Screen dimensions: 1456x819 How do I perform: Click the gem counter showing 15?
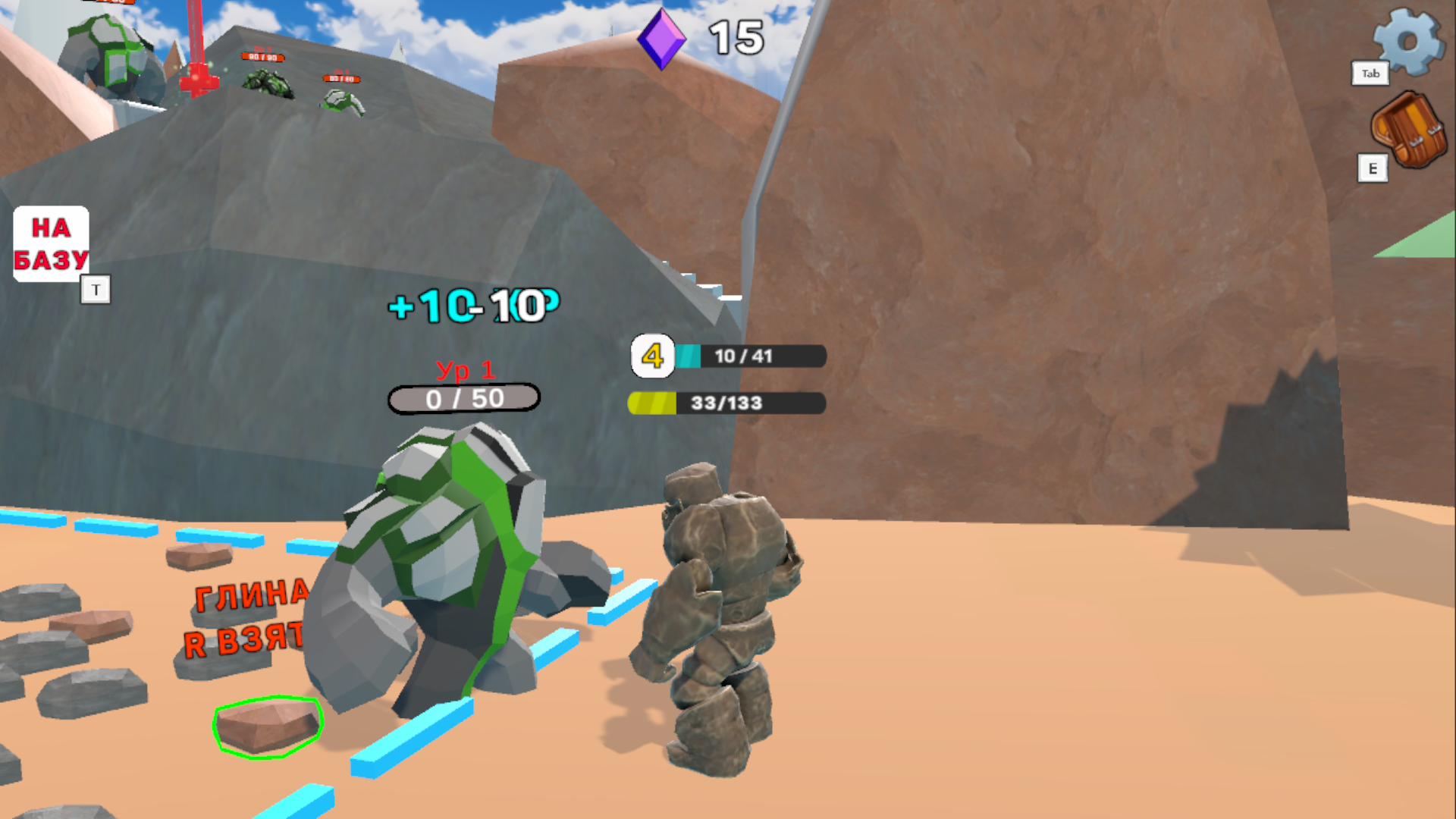click(x=733, y=36)
